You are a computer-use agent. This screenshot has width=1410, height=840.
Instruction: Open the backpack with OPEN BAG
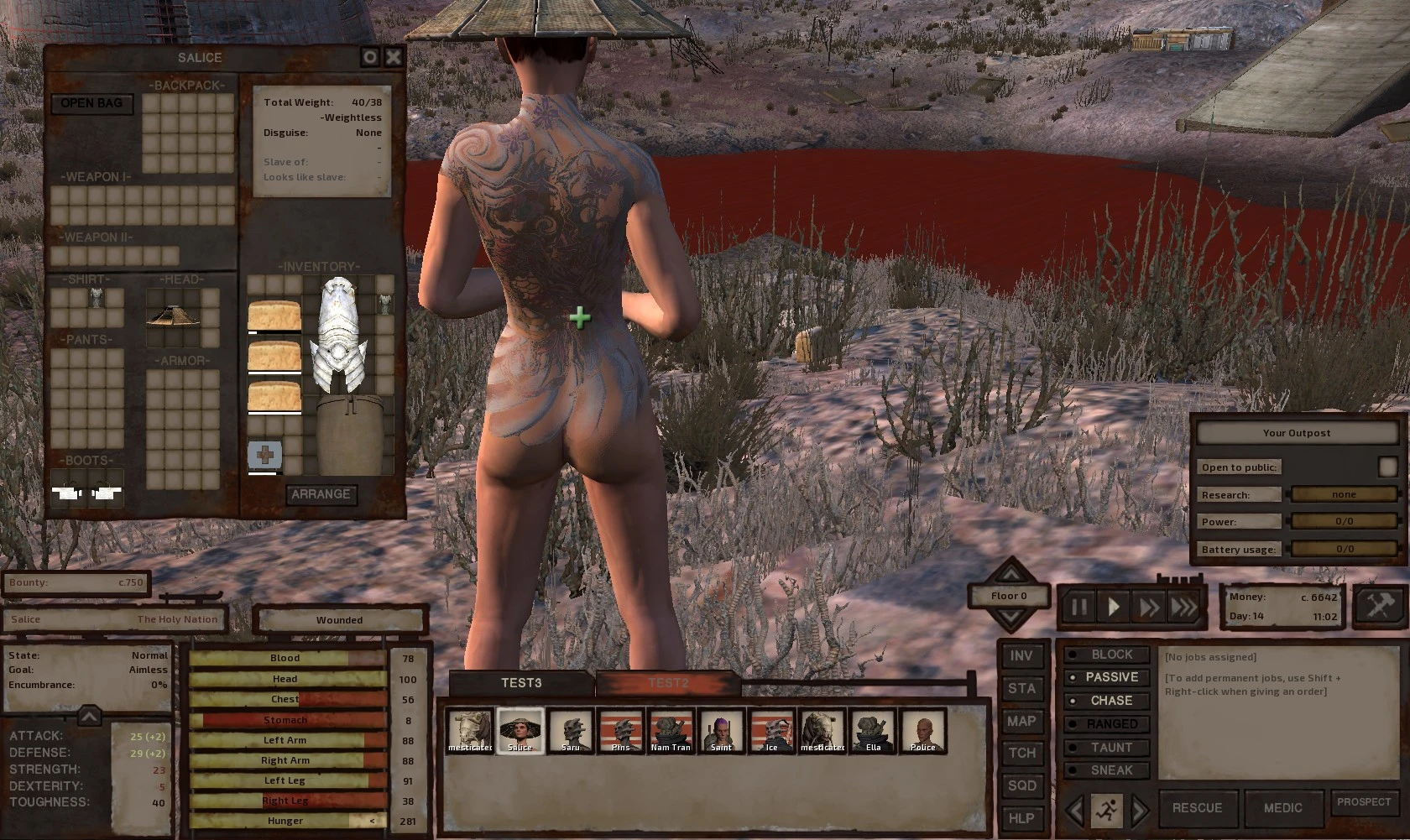(91, 103)
